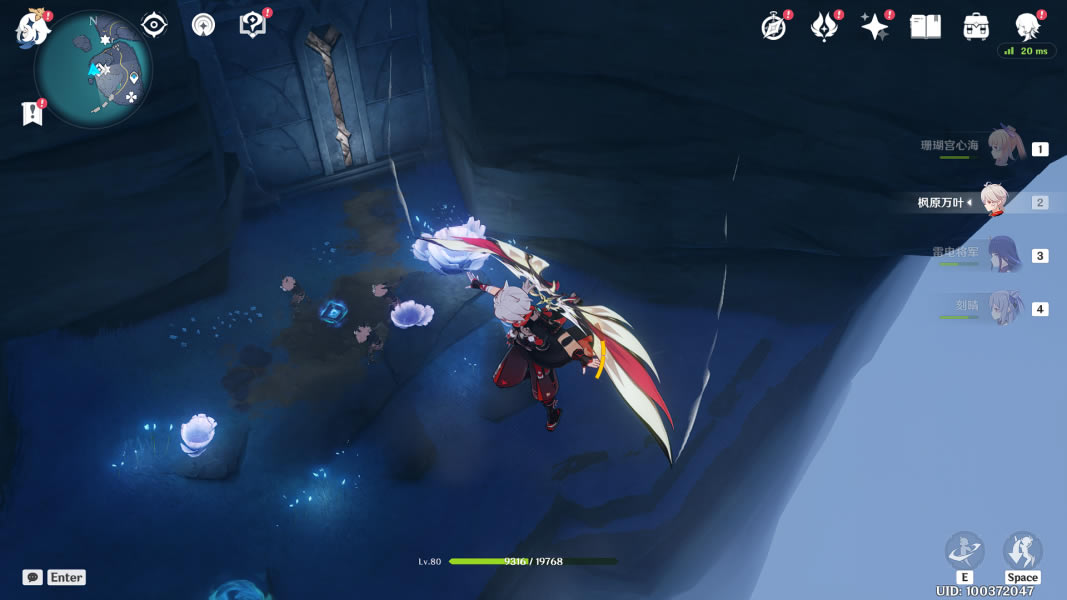
Task: Open the adventurer handbook book icon
Action: [x=925, y=27]
